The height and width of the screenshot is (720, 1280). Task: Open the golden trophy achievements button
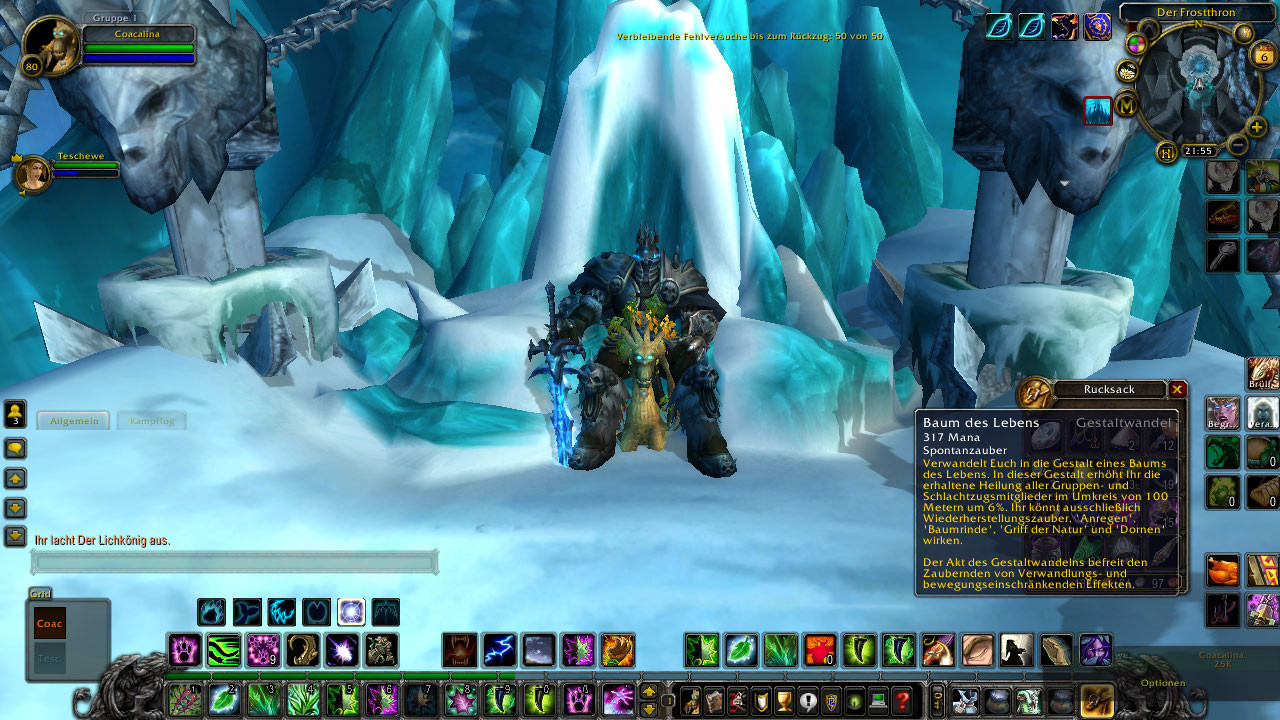coord(785,701)
